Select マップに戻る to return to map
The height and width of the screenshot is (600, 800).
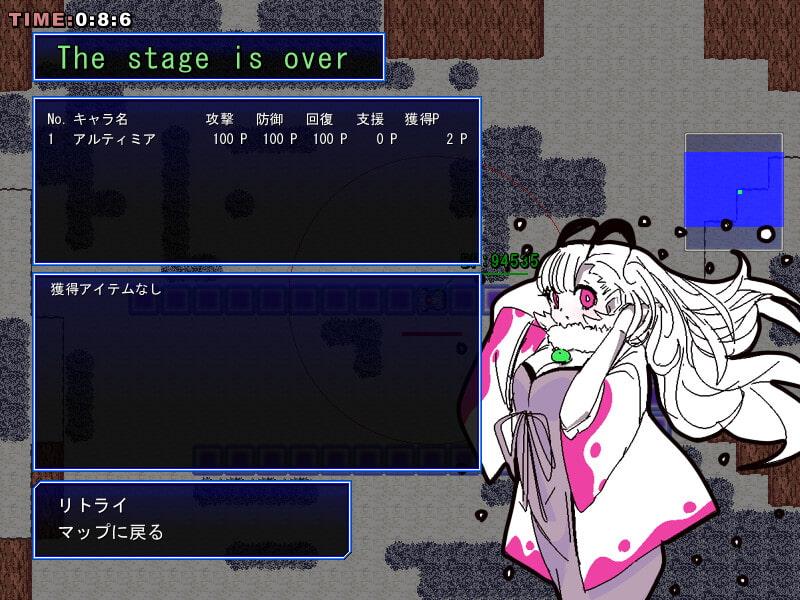coord(112,532)
